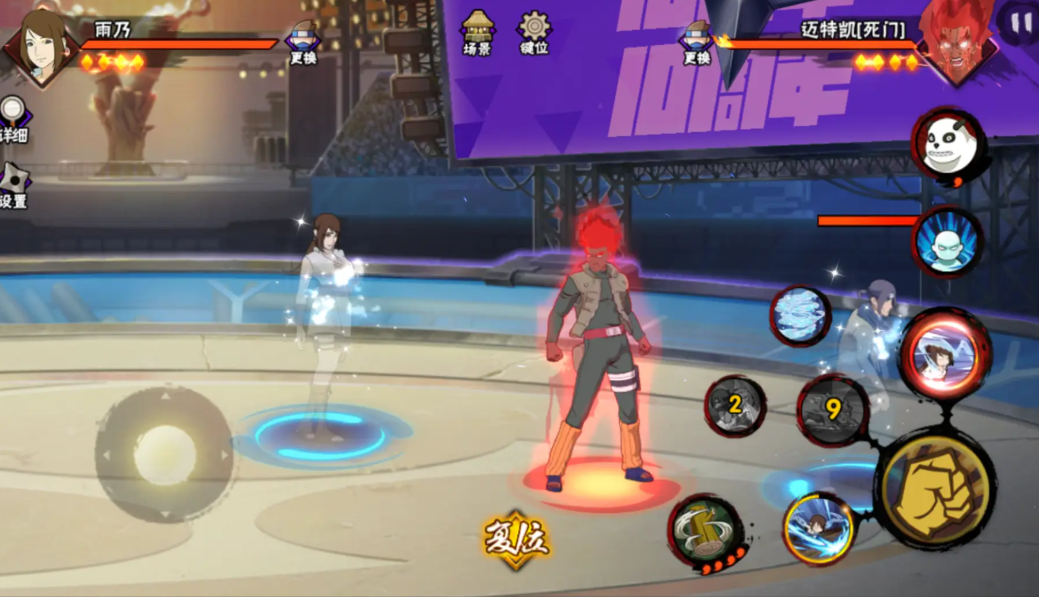Open the 键位 key layout settings
This screenshot has width=1039, height=597.
point(534,32)
